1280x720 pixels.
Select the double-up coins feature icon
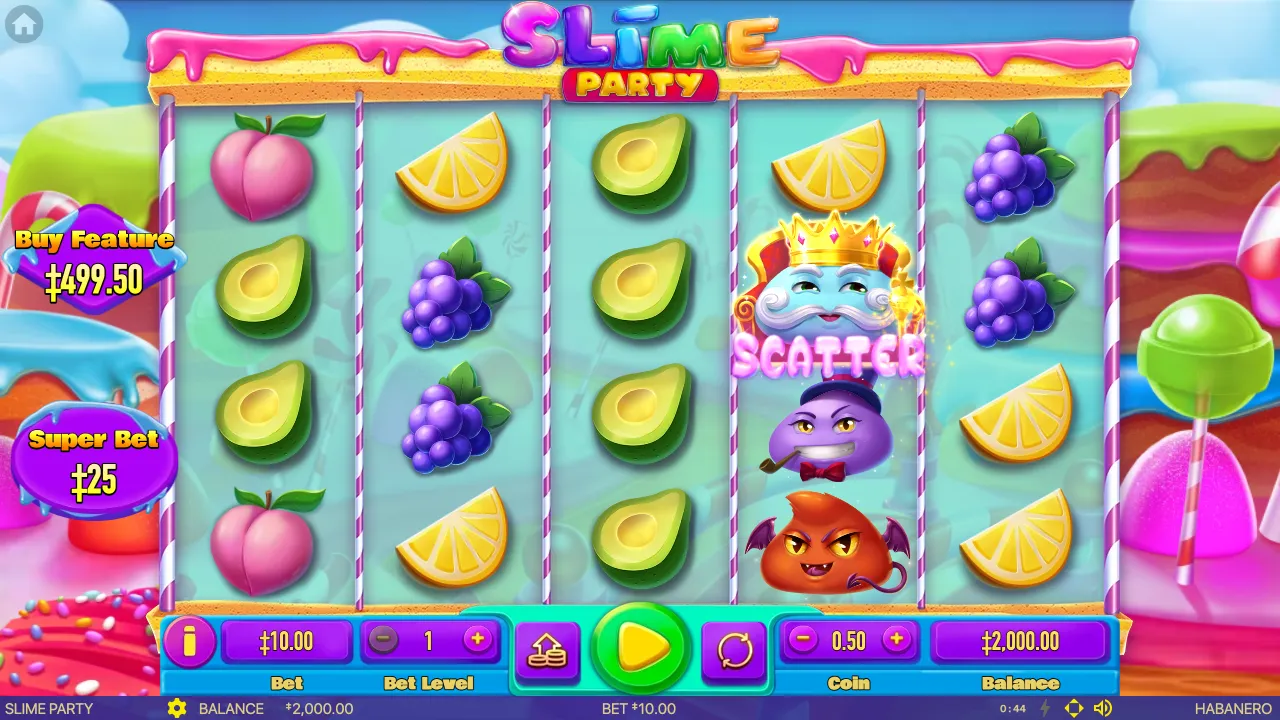click(x=547, y=648)
